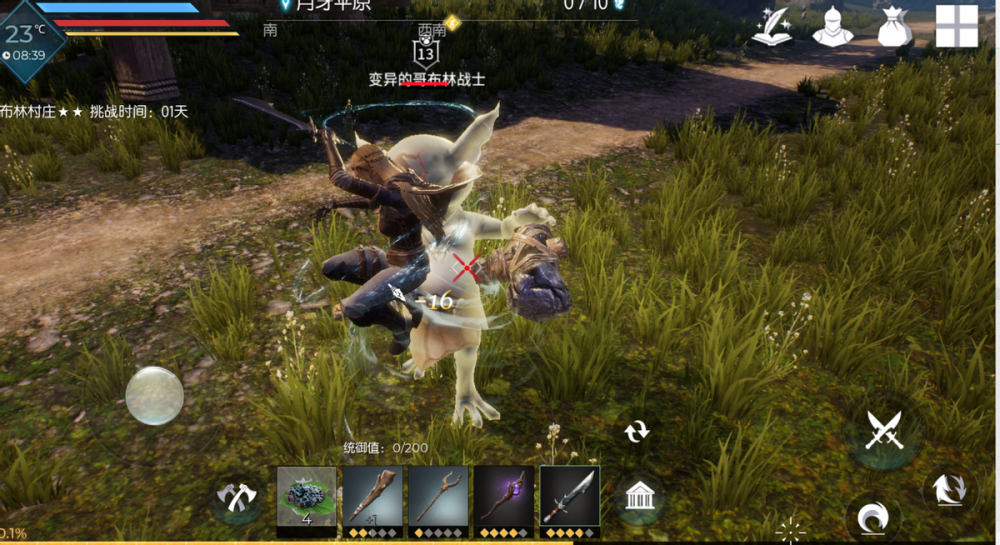Screen dimensions: 1000x545
Task: Select the forked wooden staff slot
Action: pos(438,496)
